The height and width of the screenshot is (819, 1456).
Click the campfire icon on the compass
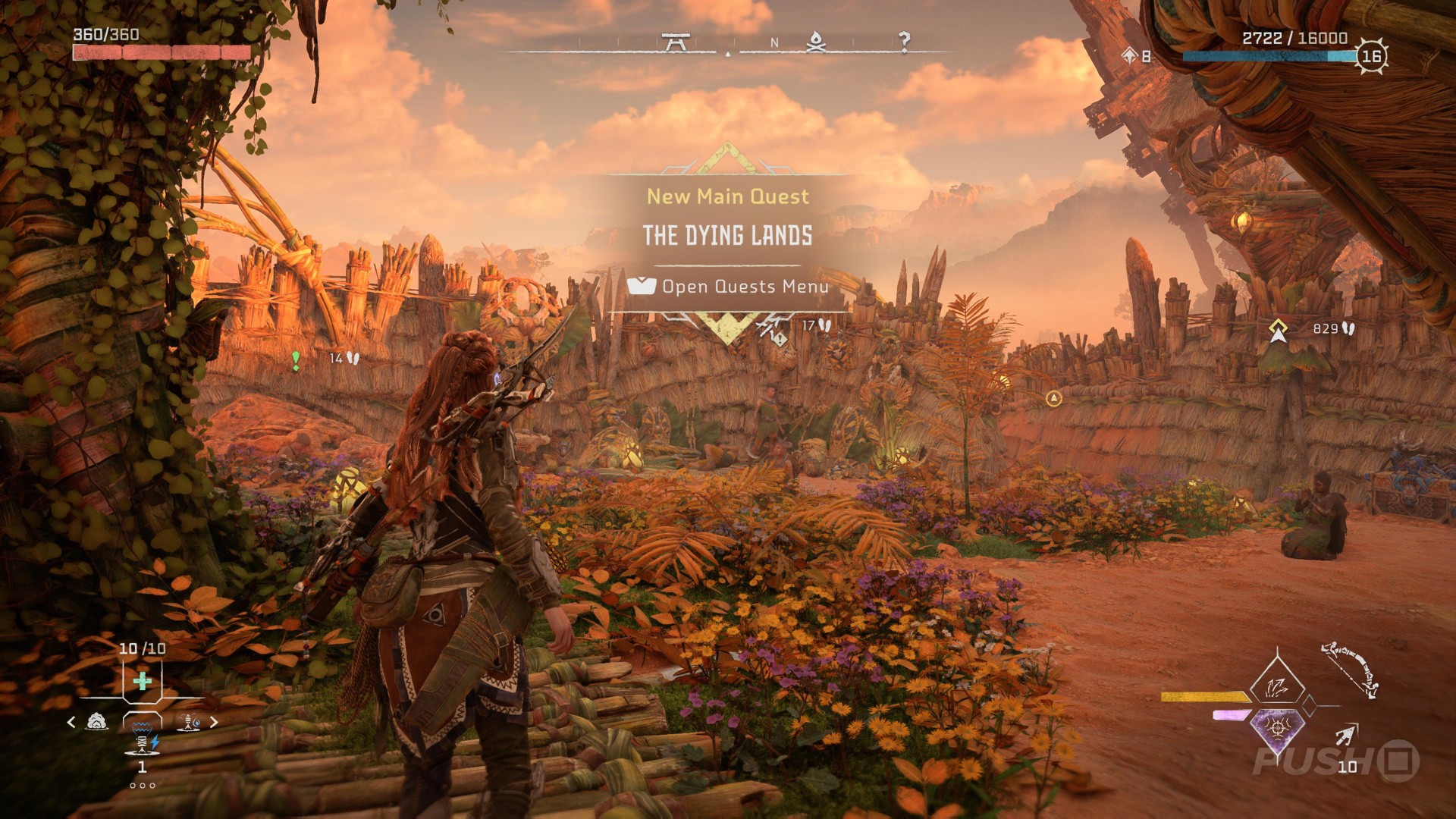tap(815, 42)
